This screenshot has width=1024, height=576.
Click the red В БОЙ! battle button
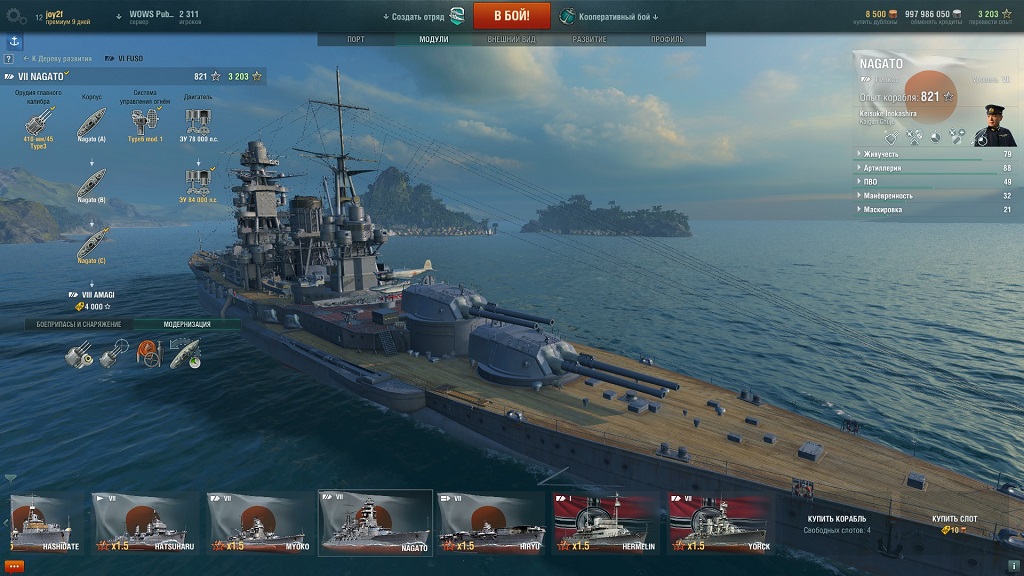(x=511, y=16)
